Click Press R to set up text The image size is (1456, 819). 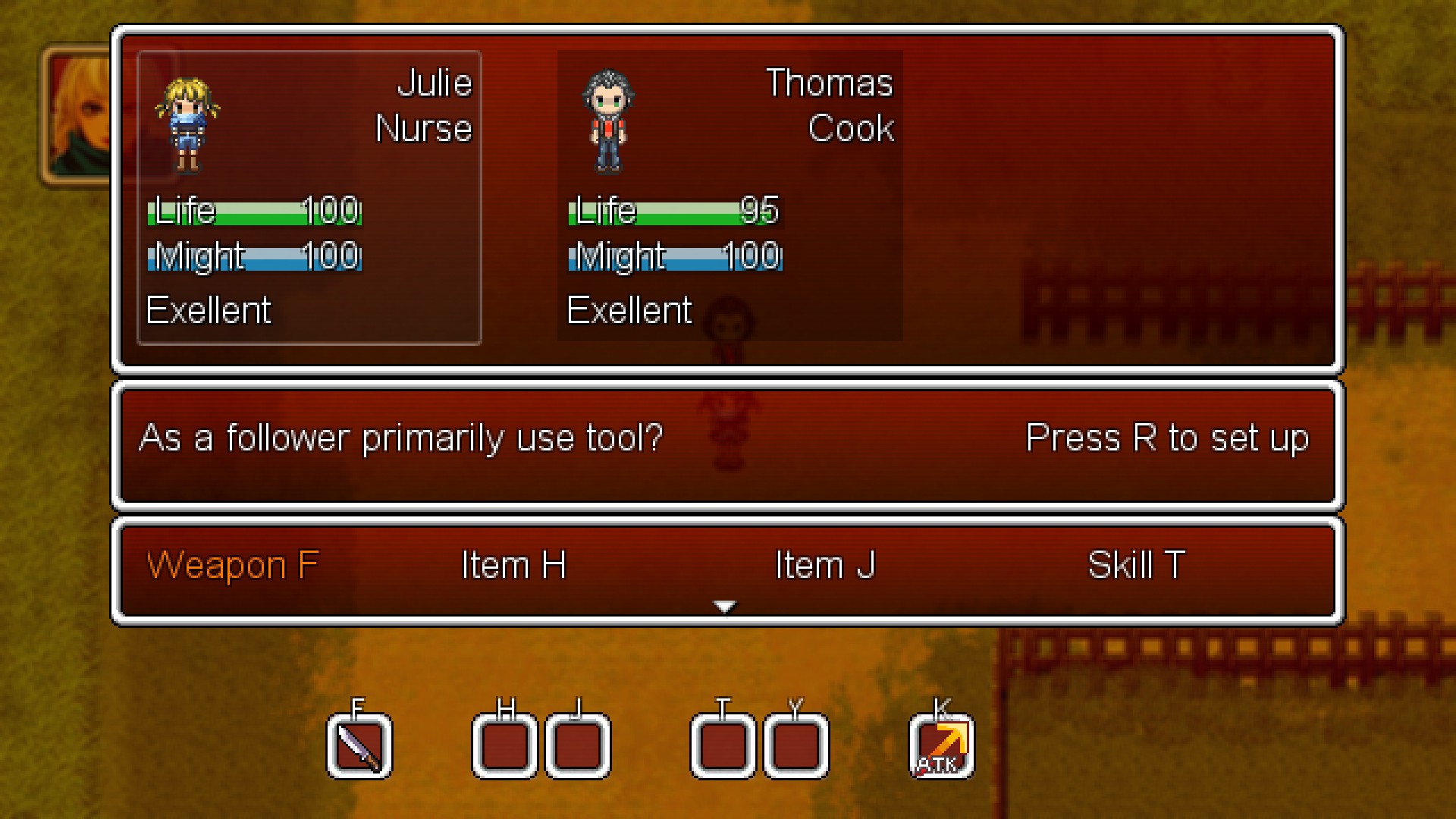tap(1166, 437)
